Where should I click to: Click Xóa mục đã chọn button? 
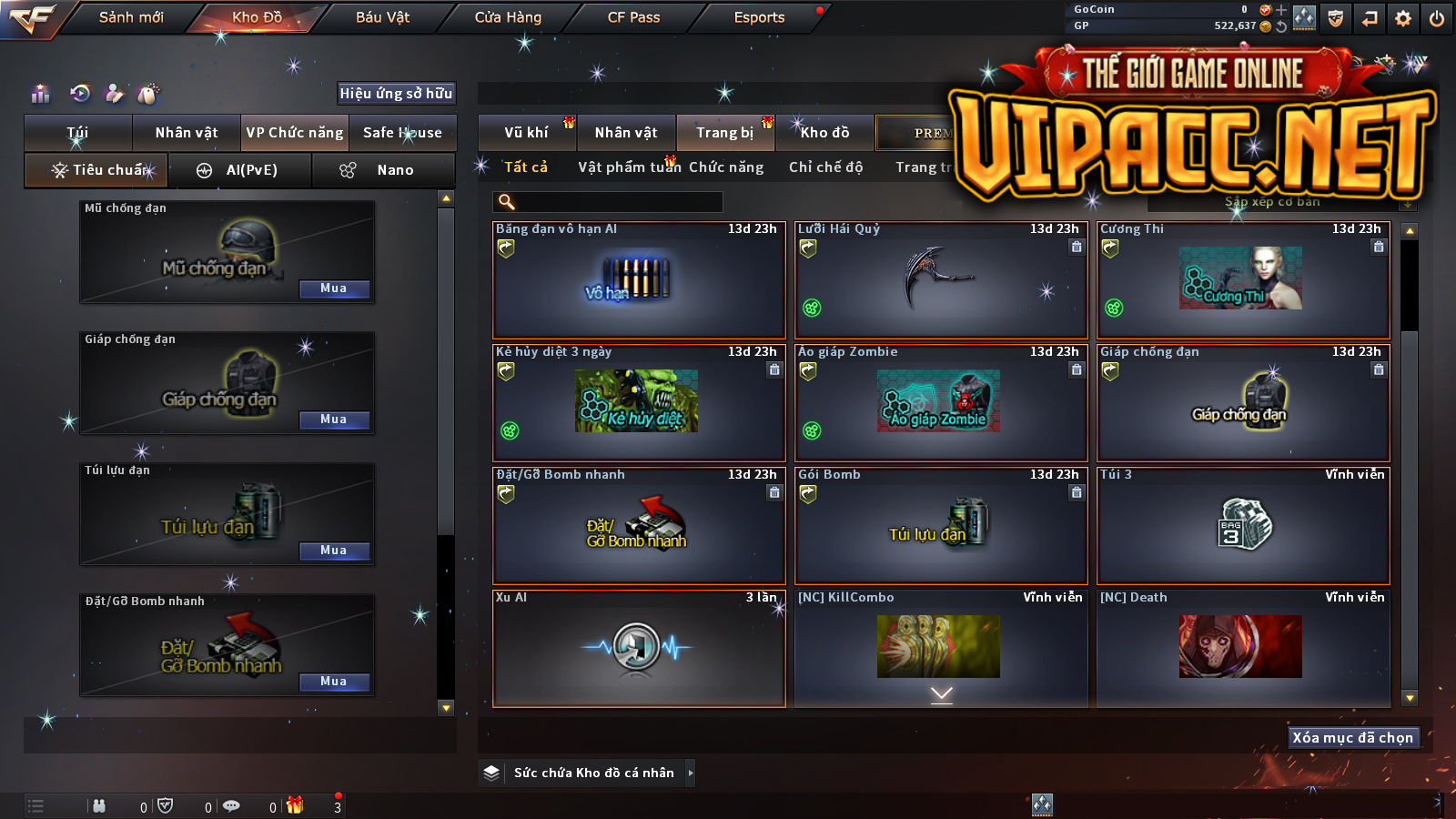1352,738
